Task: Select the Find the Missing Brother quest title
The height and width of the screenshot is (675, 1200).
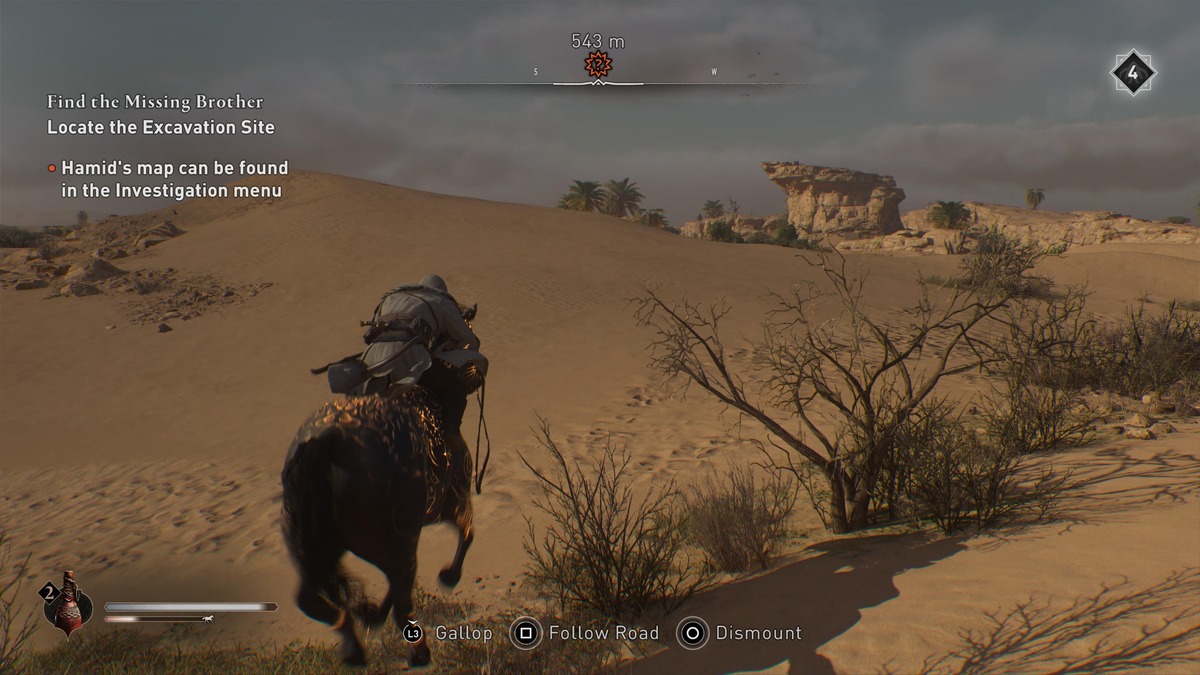Action: coord(155,102)
